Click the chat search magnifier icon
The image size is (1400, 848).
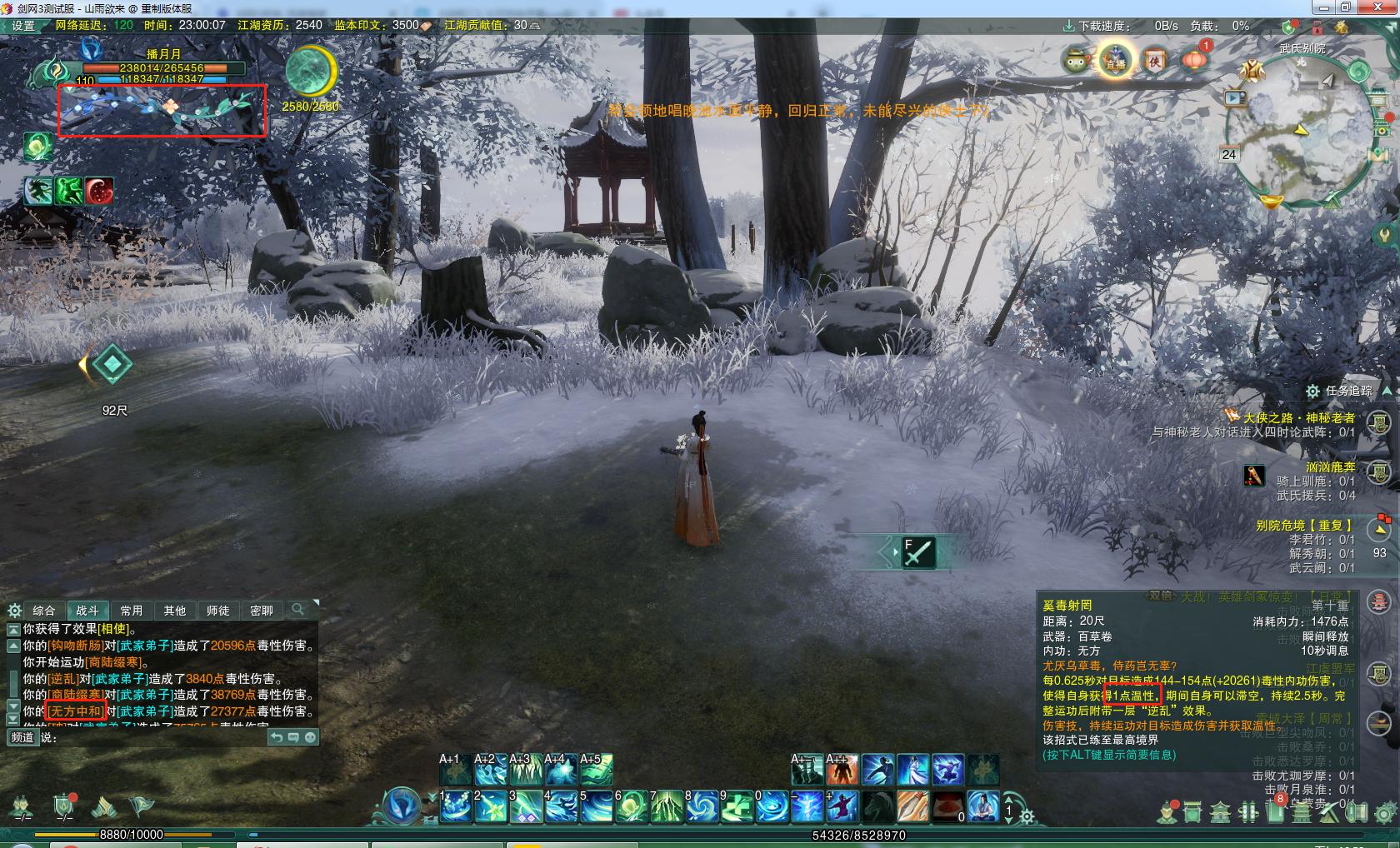[297, 610]
